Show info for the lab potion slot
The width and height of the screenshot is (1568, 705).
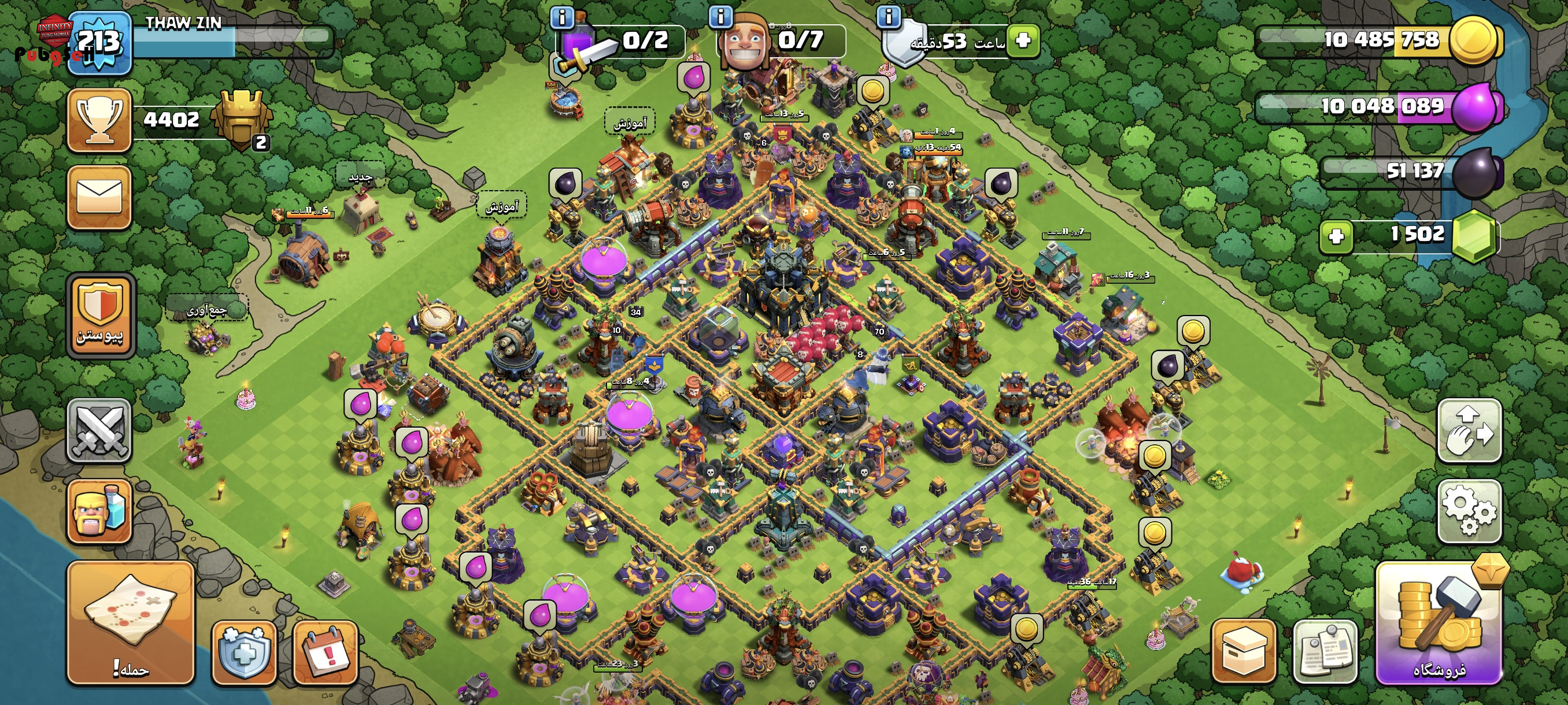[x=561, y=18]
